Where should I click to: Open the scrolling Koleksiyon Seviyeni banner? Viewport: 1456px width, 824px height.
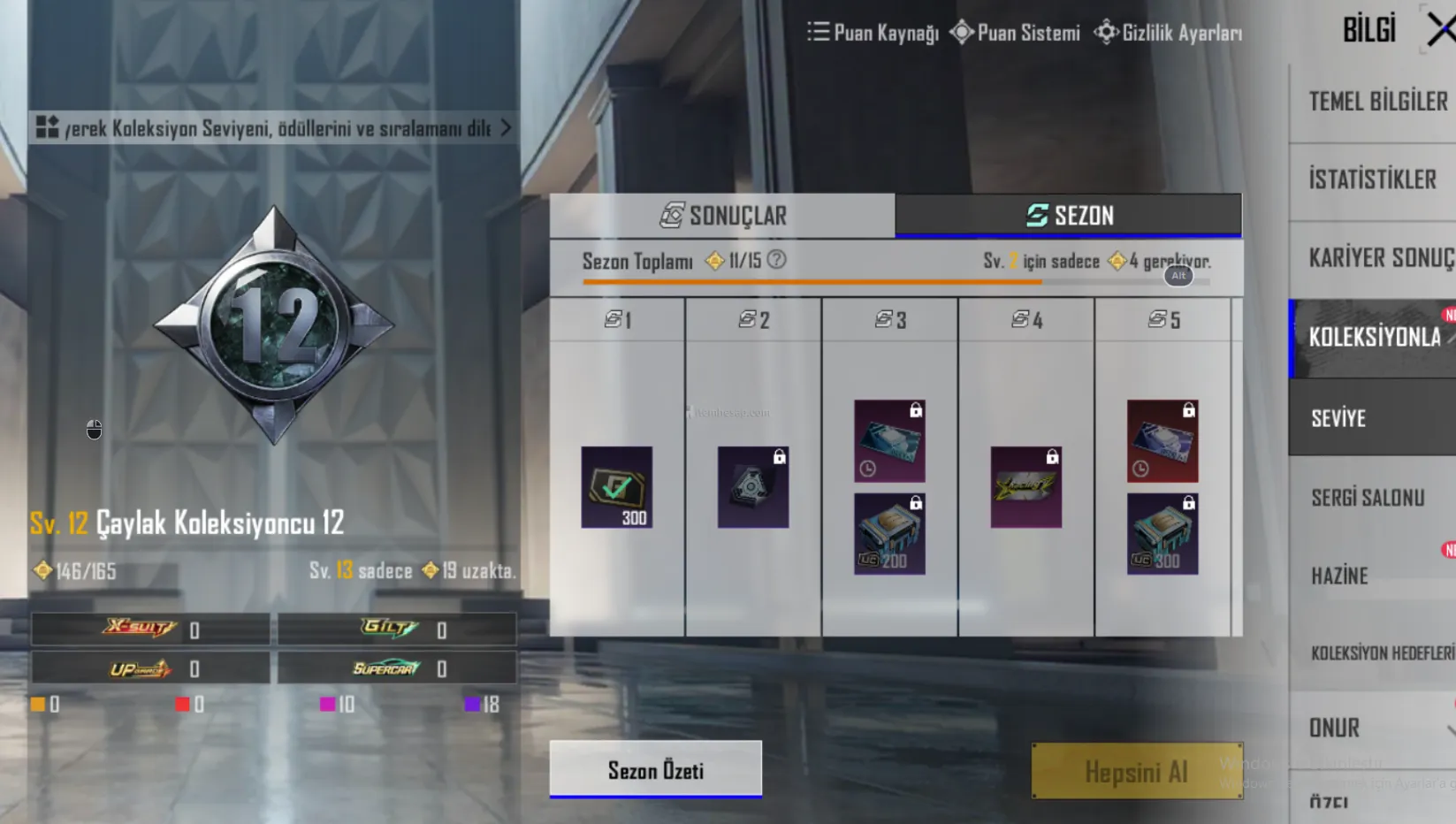click(274, 128)
